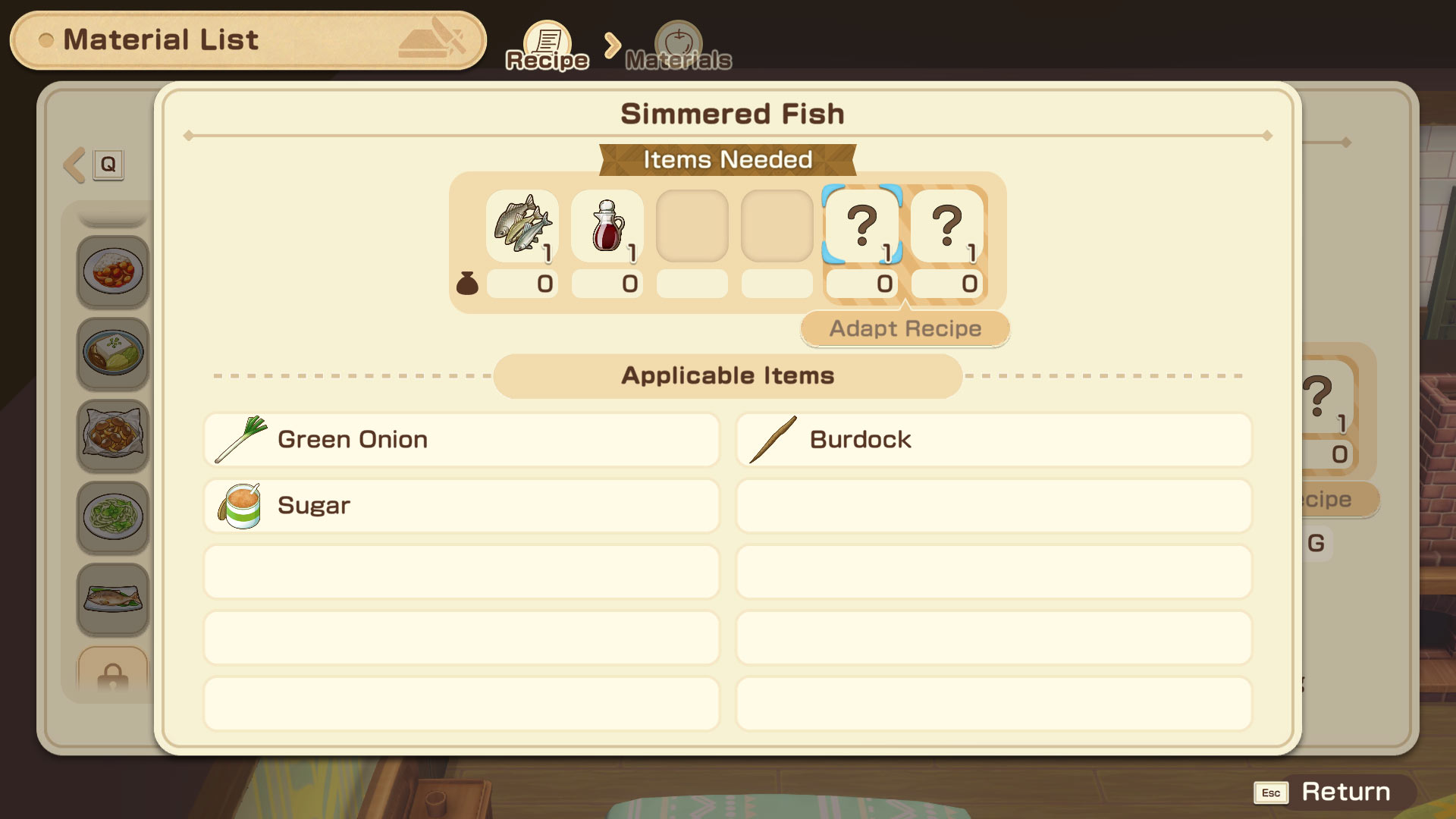The height and width of the screenshot is (819, 1456).
Task: Click the locked recipe slot
Action: pos(113,672)
